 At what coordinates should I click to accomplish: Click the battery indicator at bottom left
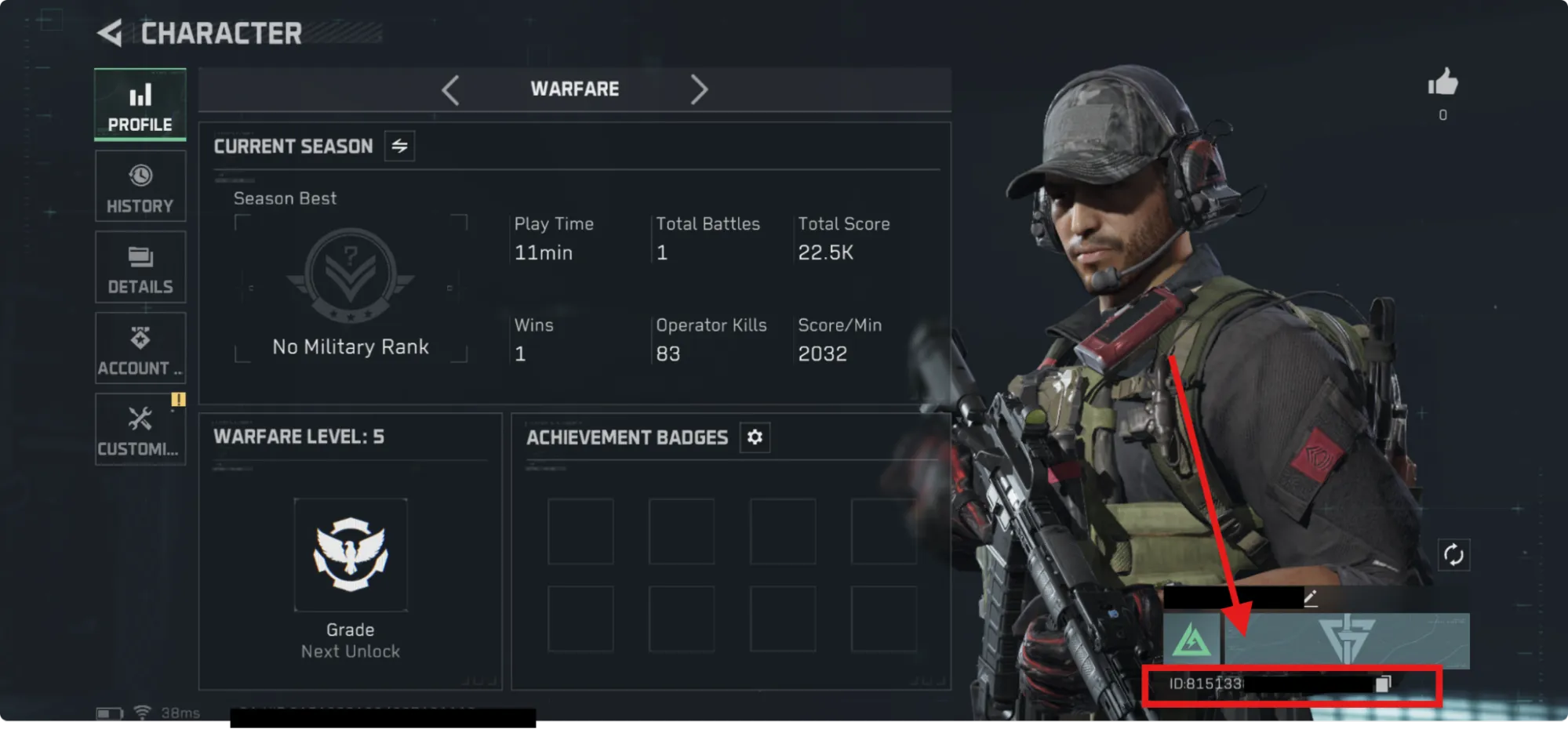click(x=107, y=712)
